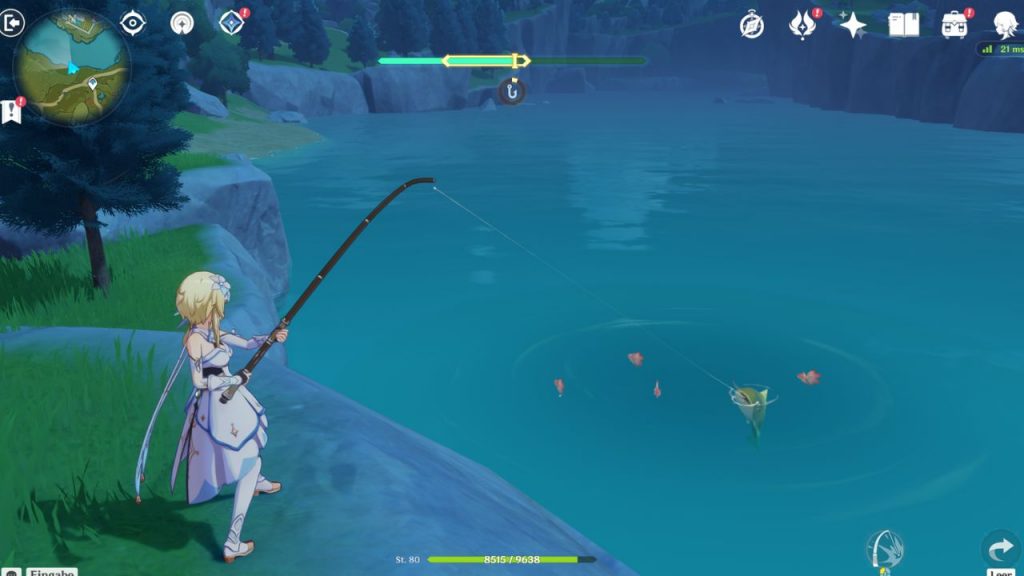1024x576 pixels.
Task: Open the winged battle pass icon
Action: (803, 25)
